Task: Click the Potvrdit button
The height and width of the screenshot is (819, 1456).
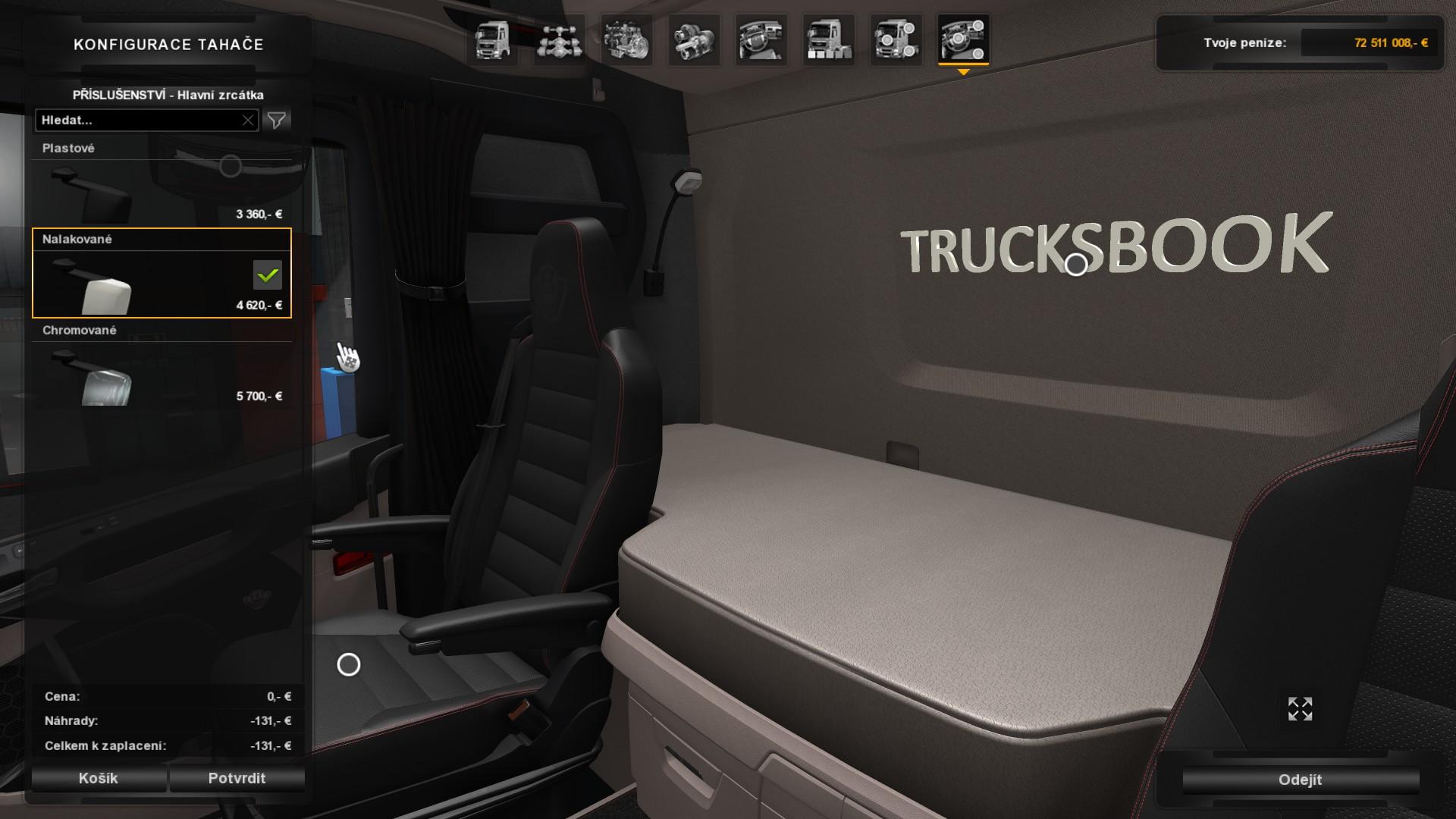Action: pyautogui.click(x=237, y=778)
